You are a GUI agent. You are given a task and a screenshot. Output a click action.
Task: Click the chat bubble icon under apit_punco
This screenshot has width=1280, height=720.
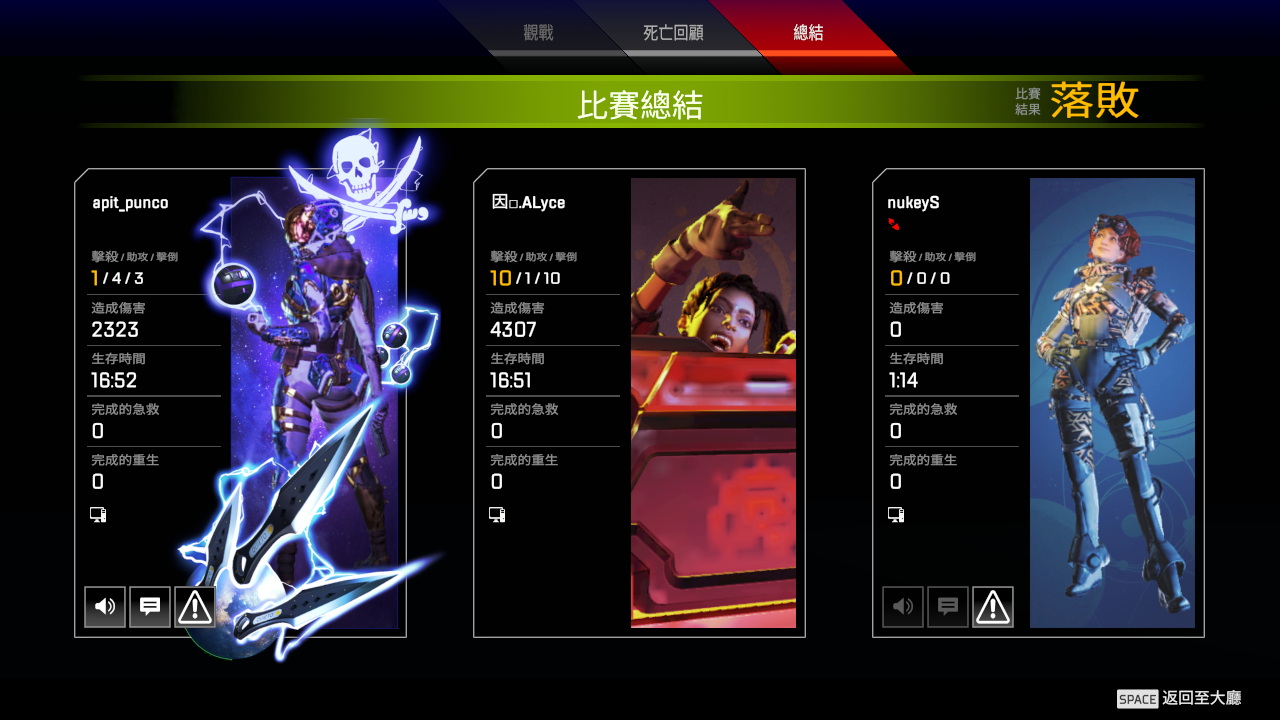pos(149,606)
